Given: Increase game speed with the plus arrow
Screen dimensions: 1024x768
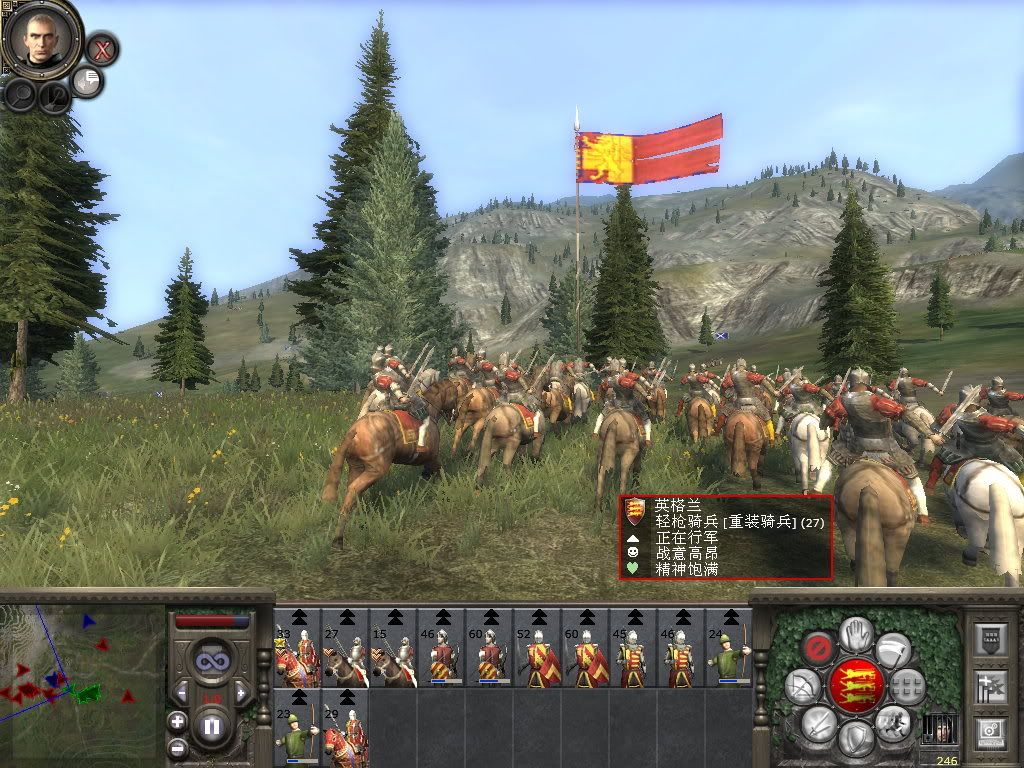Looking at the screenshot, I should click(x=240, y=692).
